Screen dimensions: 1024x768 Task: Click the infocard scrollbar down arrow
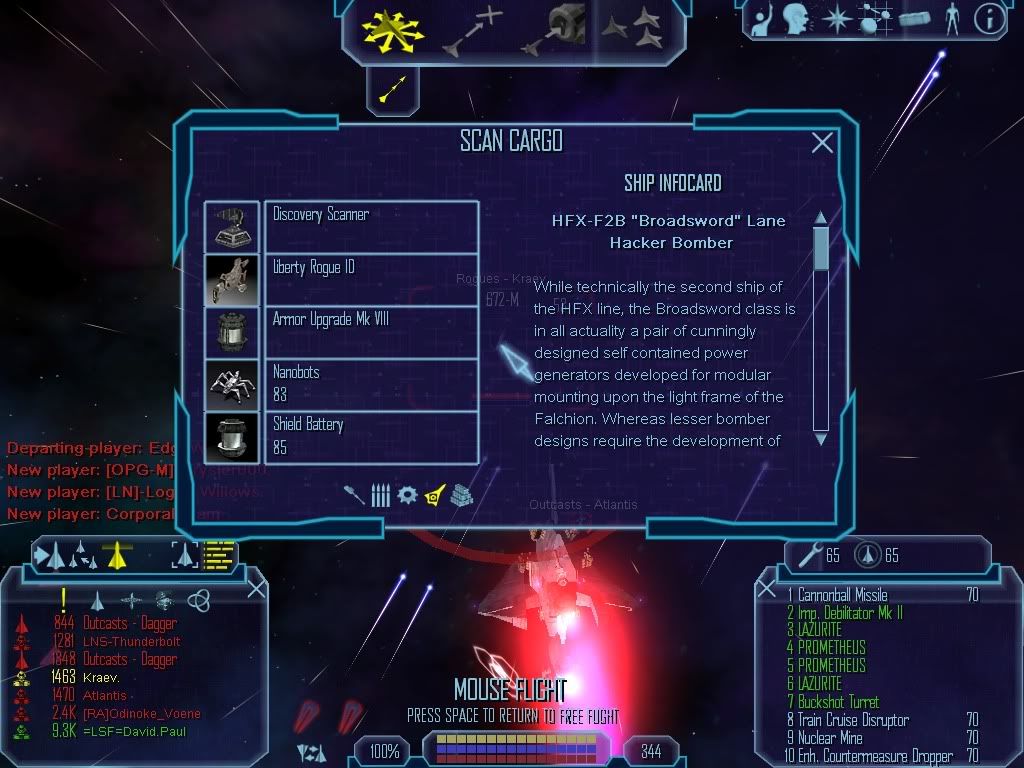[x=821, y=438]
